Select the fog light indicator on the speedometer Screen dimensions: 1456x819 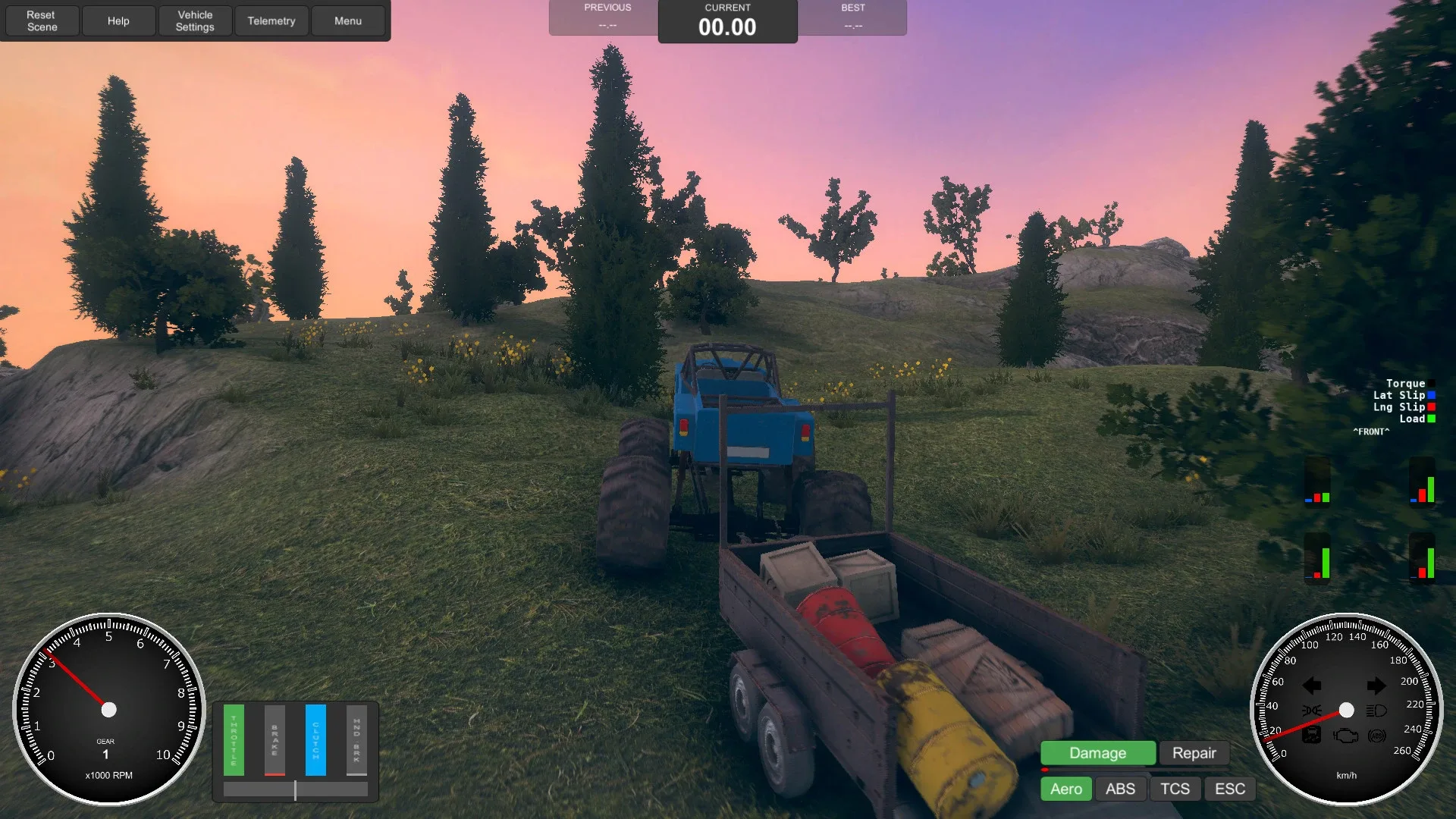coord(1312,710)
